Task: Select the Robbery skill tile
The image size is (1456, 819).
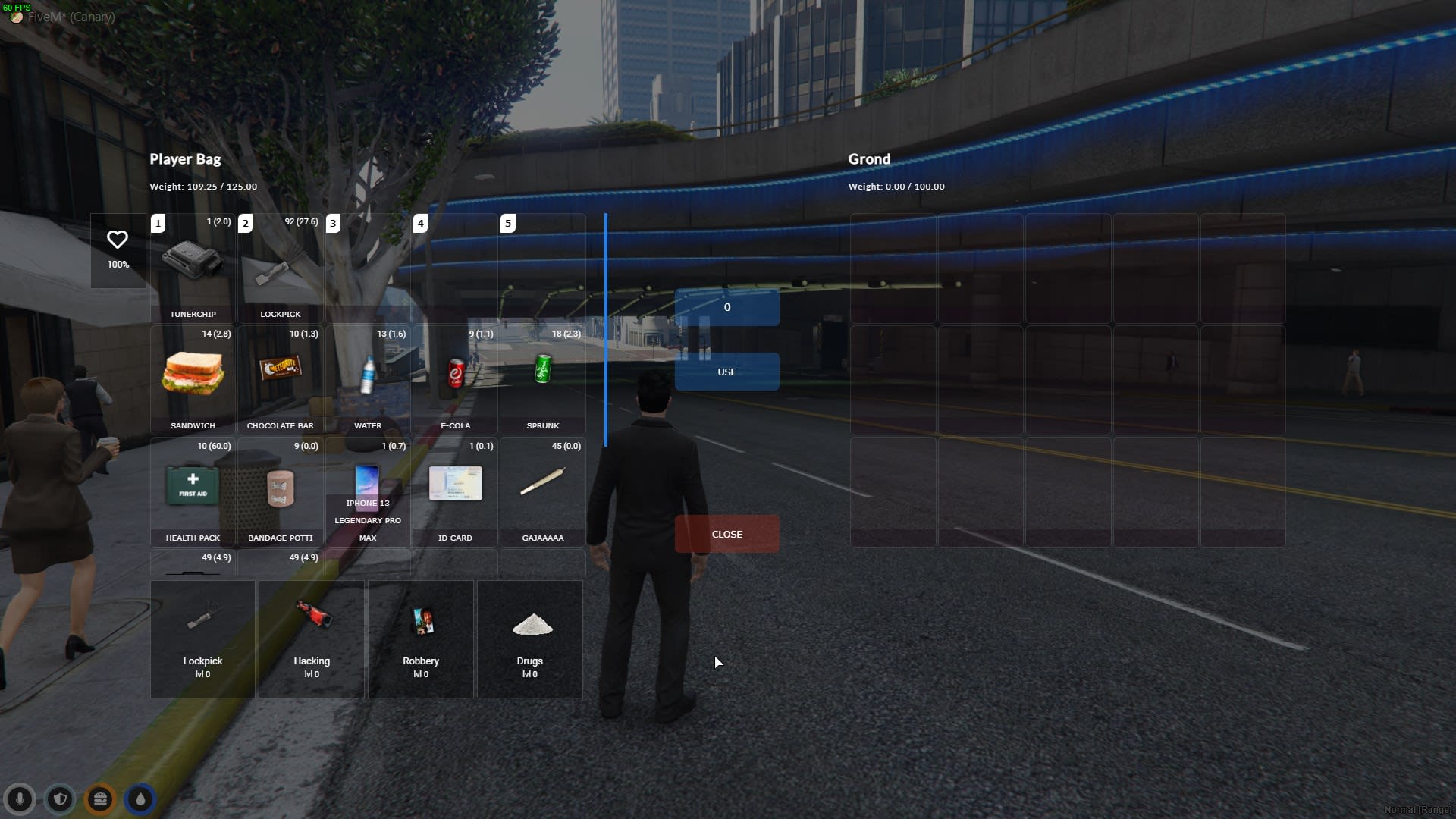Action: 421,639
